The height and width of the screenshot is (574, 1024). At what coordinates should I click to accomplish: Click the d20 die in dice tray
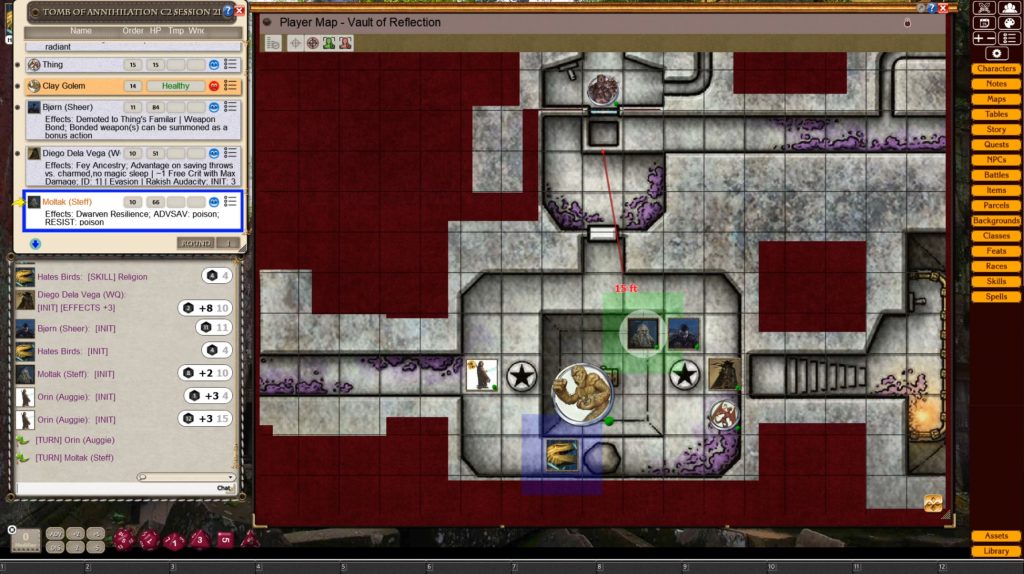(x=125, y=540)
